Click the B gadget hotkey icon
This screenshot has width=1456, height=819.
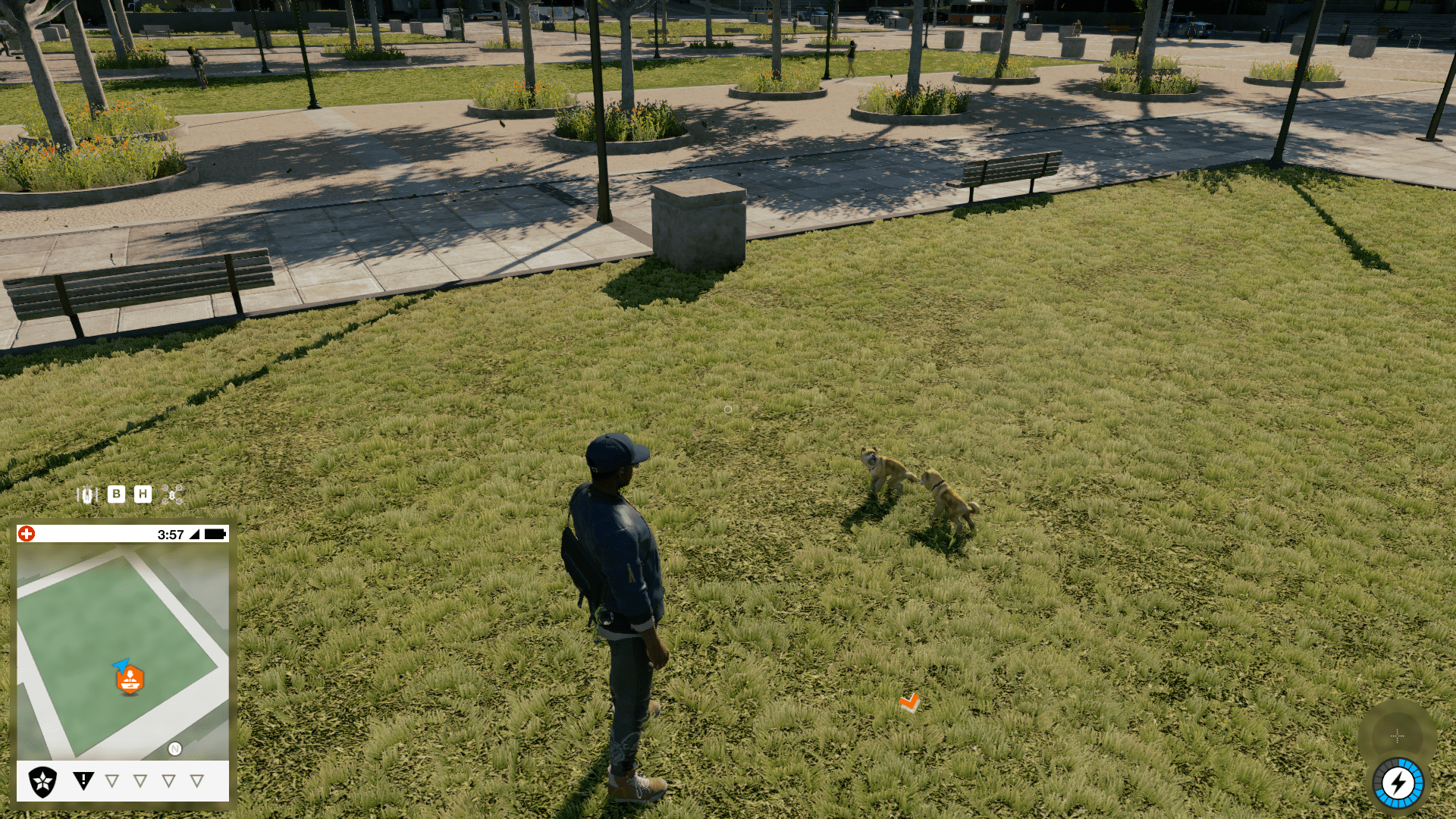[116, 494]
